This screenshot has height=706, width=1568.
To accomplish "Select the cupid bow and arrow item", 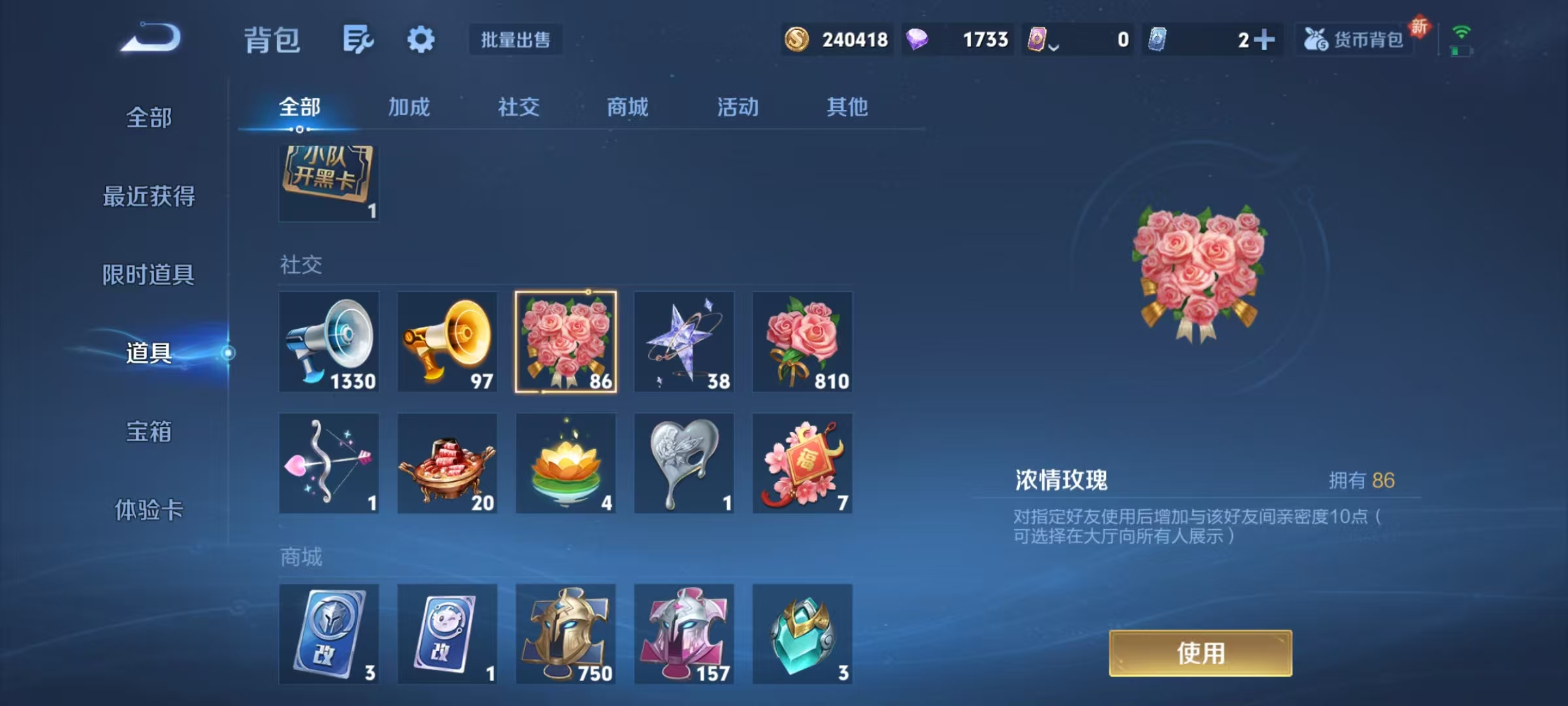I will point(329,464).
